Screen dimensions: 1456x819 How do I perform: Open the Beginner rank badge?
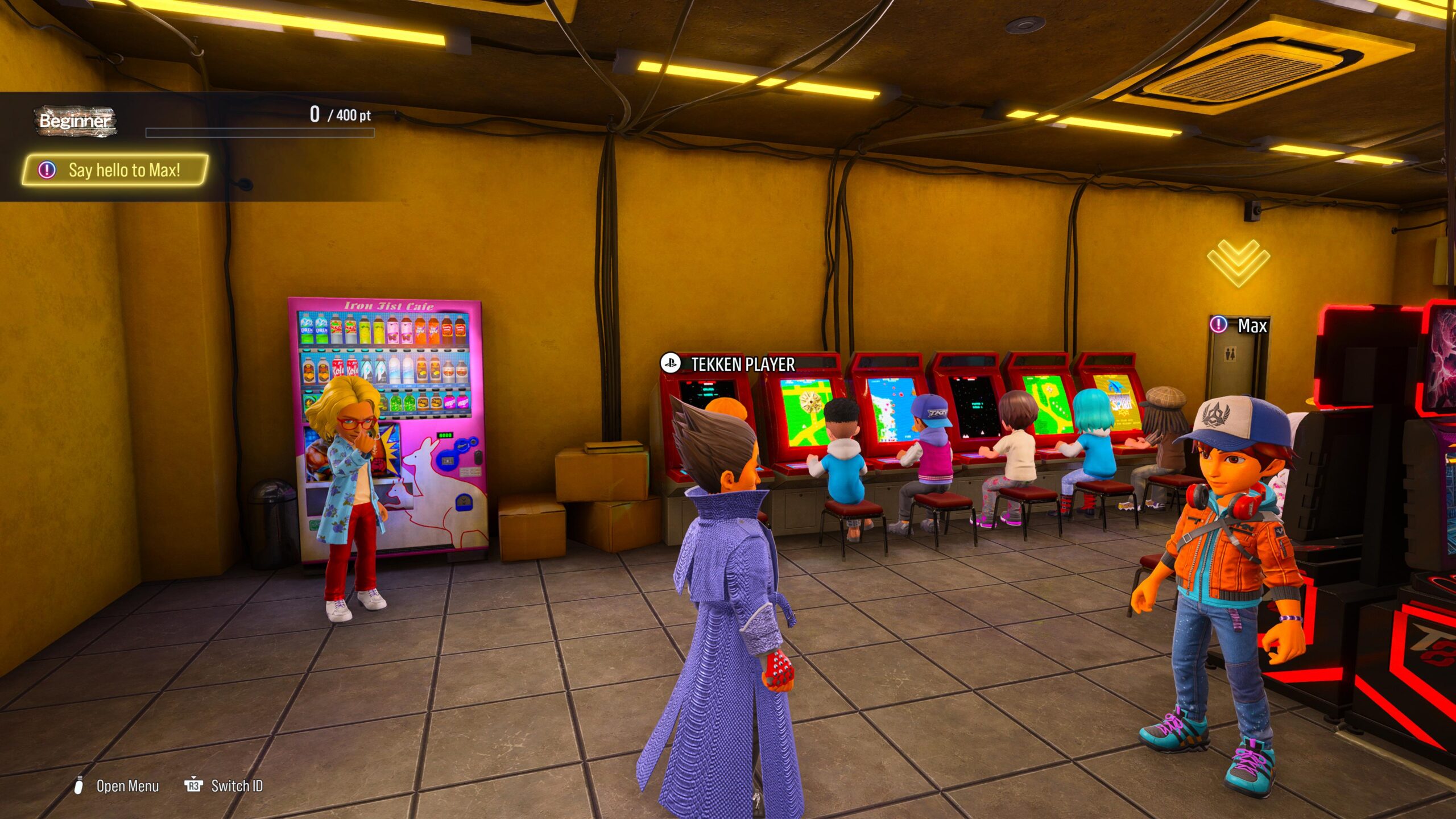click(x=75, y=121)
